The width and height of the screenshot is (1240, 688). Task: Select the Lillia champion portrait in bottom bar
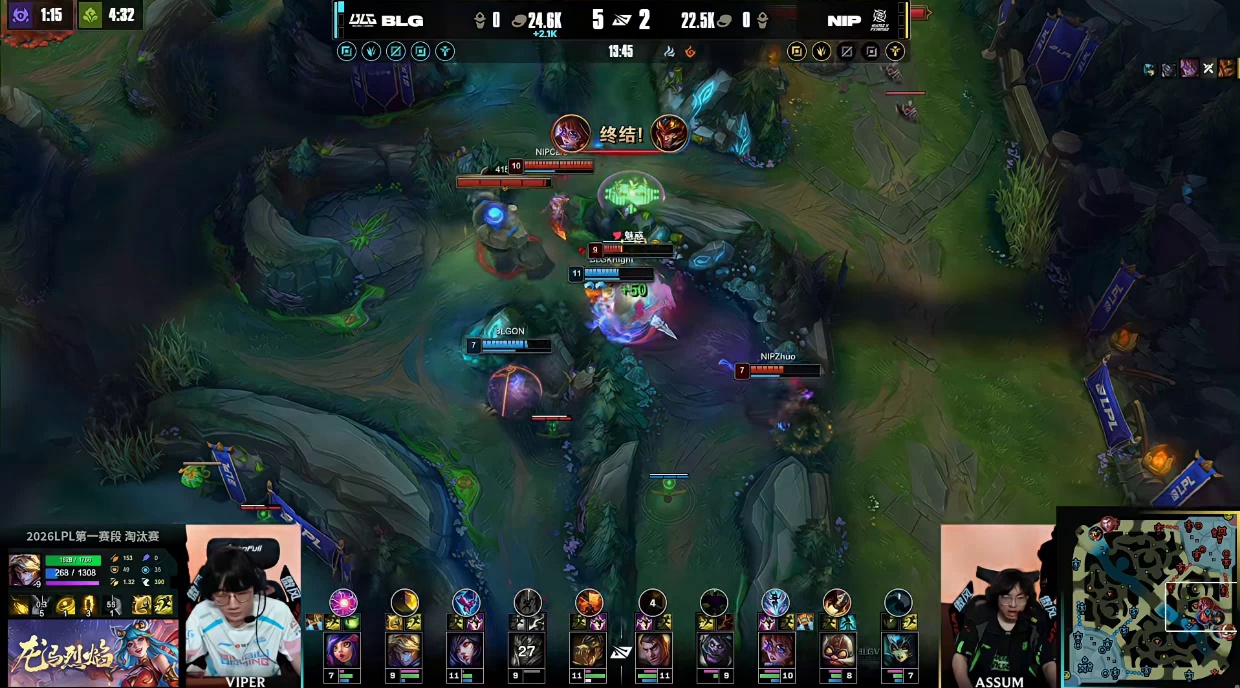(343, 650)
